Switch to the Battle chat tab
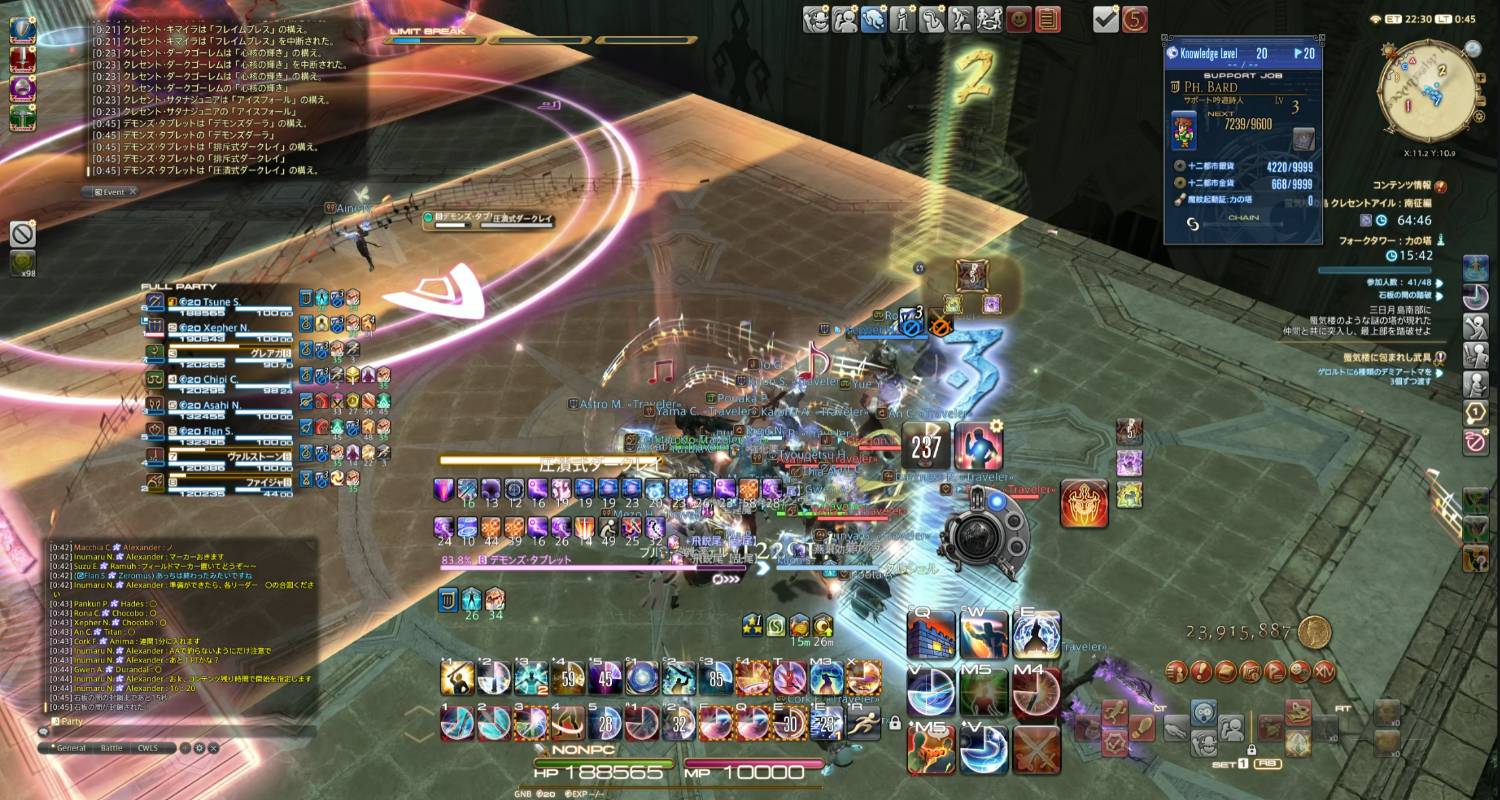Viewport: 1500px width, 800px height. pyautogui.click(x=112, y=747)
